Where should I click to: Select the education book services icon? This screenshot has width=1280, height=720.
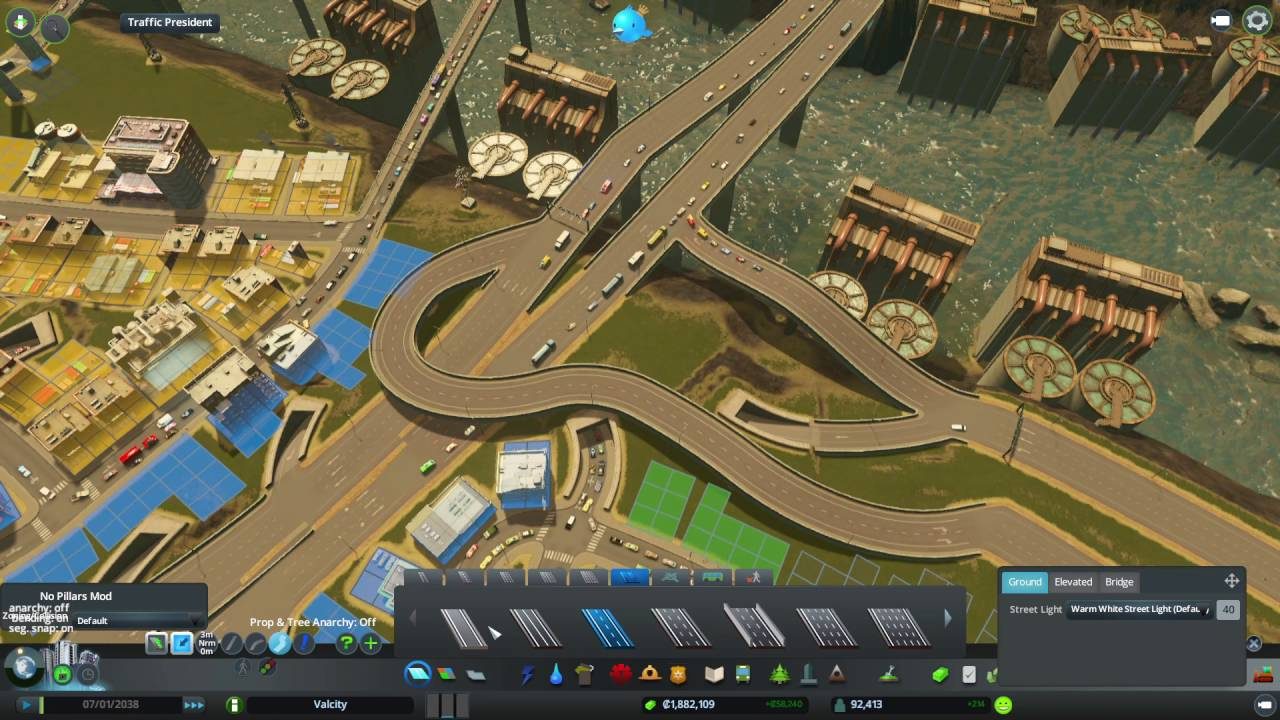point(712,674)
